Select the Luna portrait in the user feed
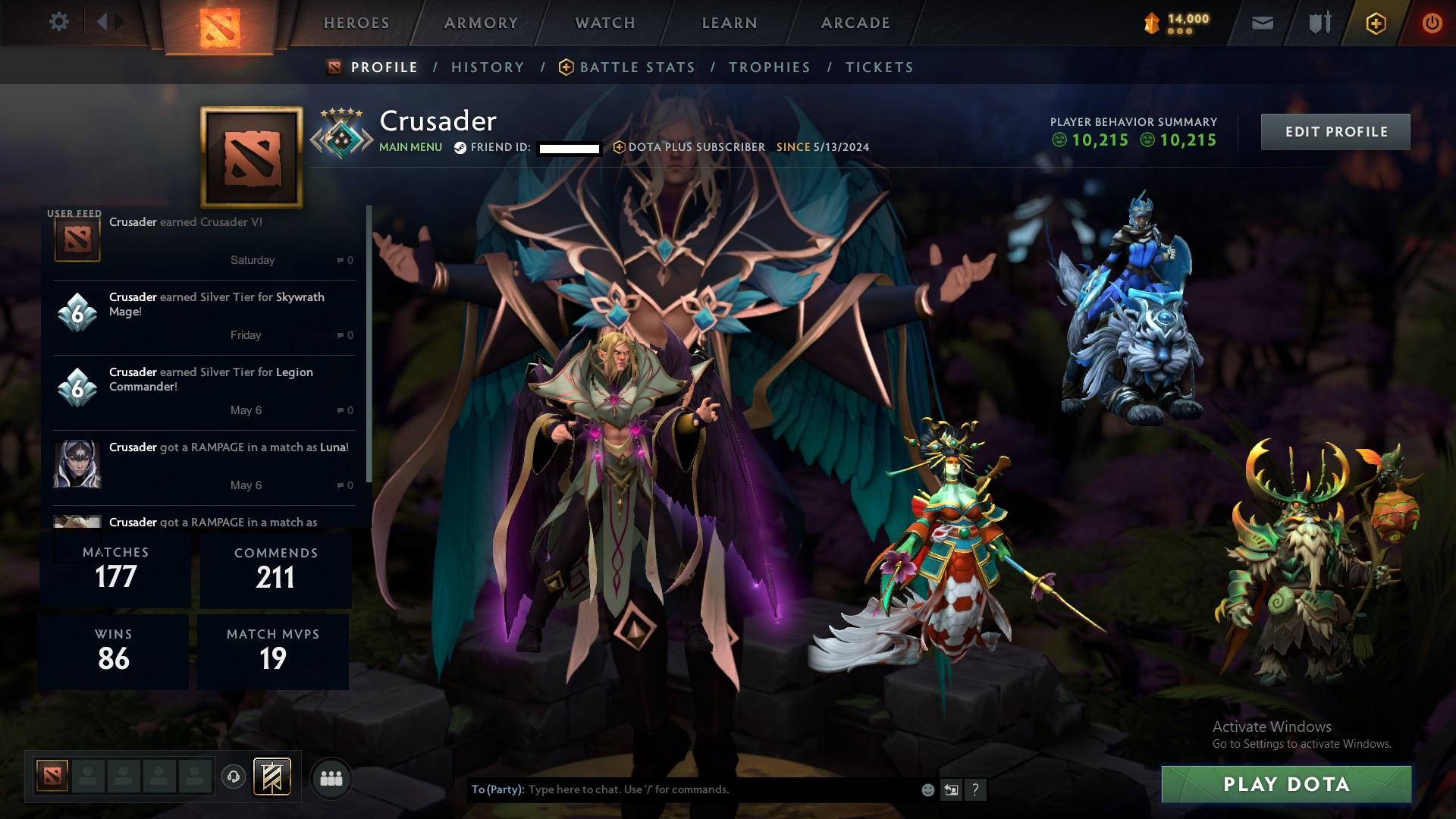1456x819 pixels. tap(77, 464)
